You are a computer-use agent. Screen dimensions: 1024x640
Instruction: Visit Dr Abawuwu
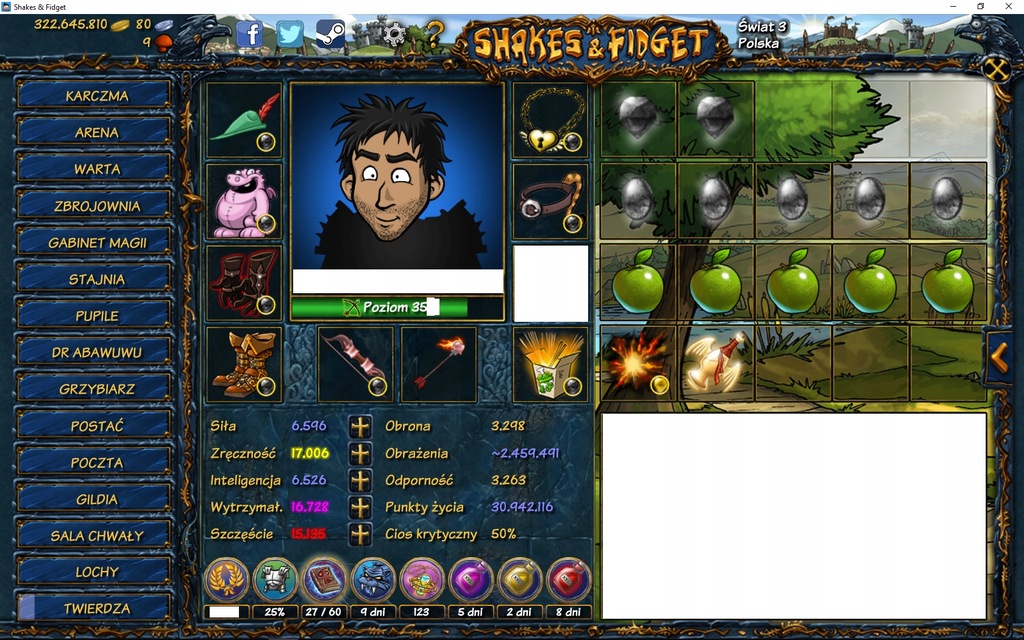click(x=96, y=352)
